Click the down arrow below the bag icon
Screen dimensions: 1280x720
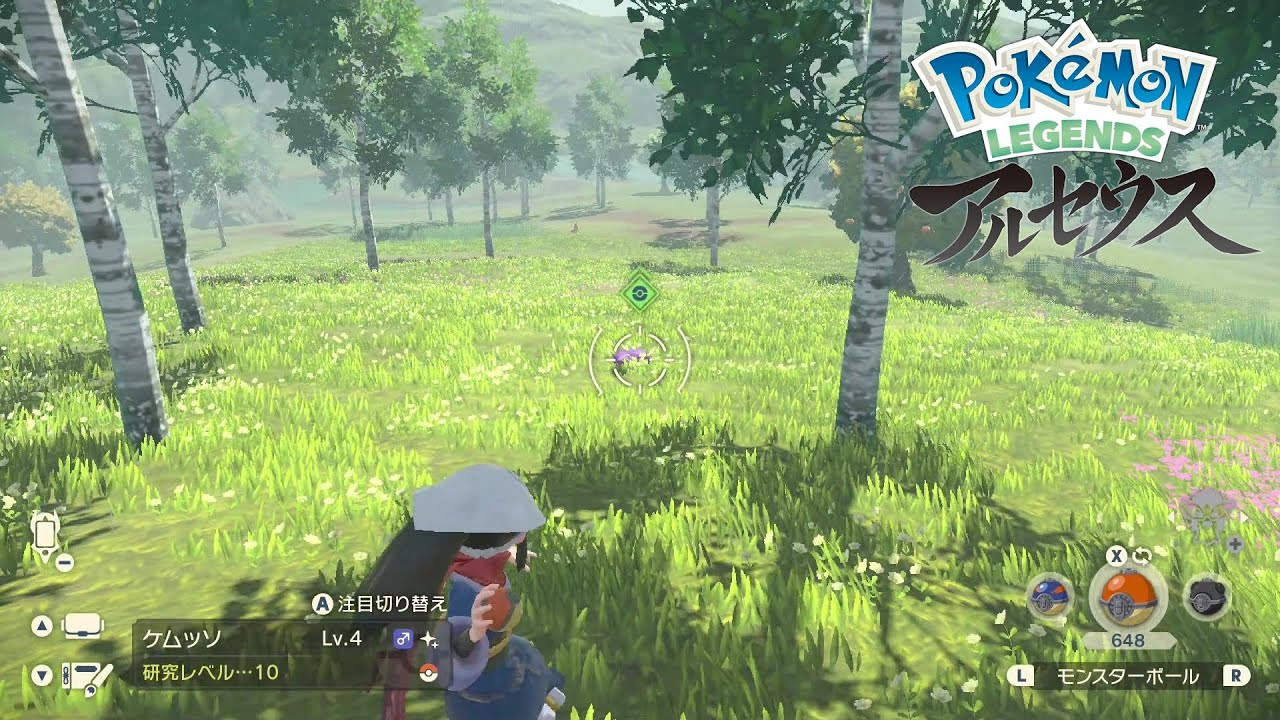[41, 672]
